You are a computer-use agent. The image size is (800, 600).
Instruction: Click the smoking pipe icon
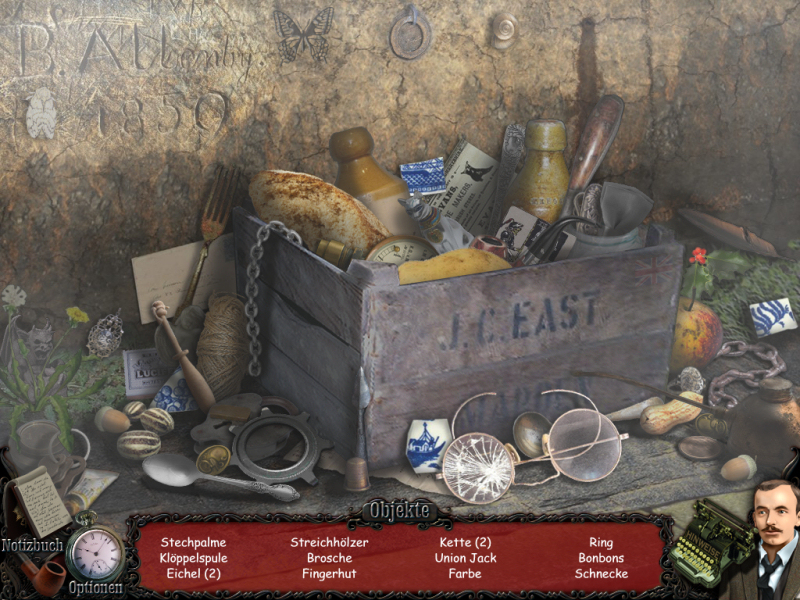pyautogui.click(x=40, y=576)
